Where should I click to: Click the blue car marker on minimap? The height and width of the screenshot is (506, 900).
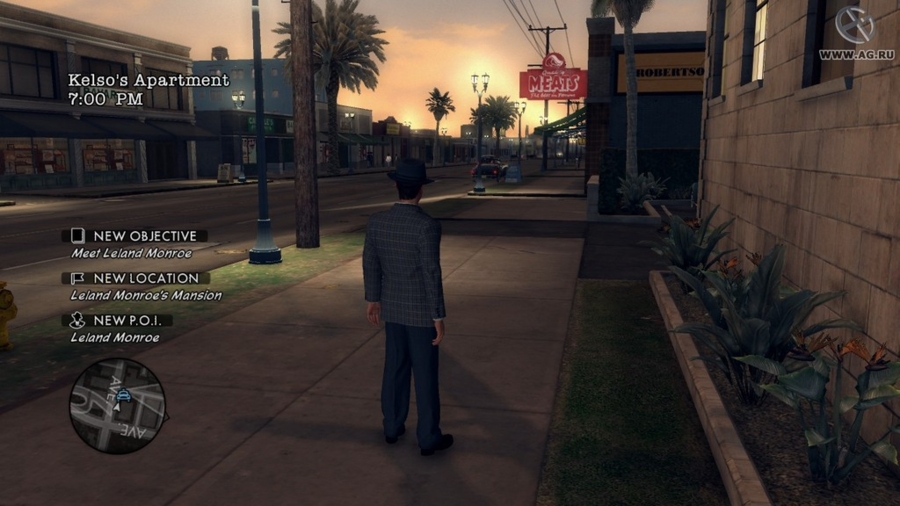pyautogui.click(x=123, y=396)
